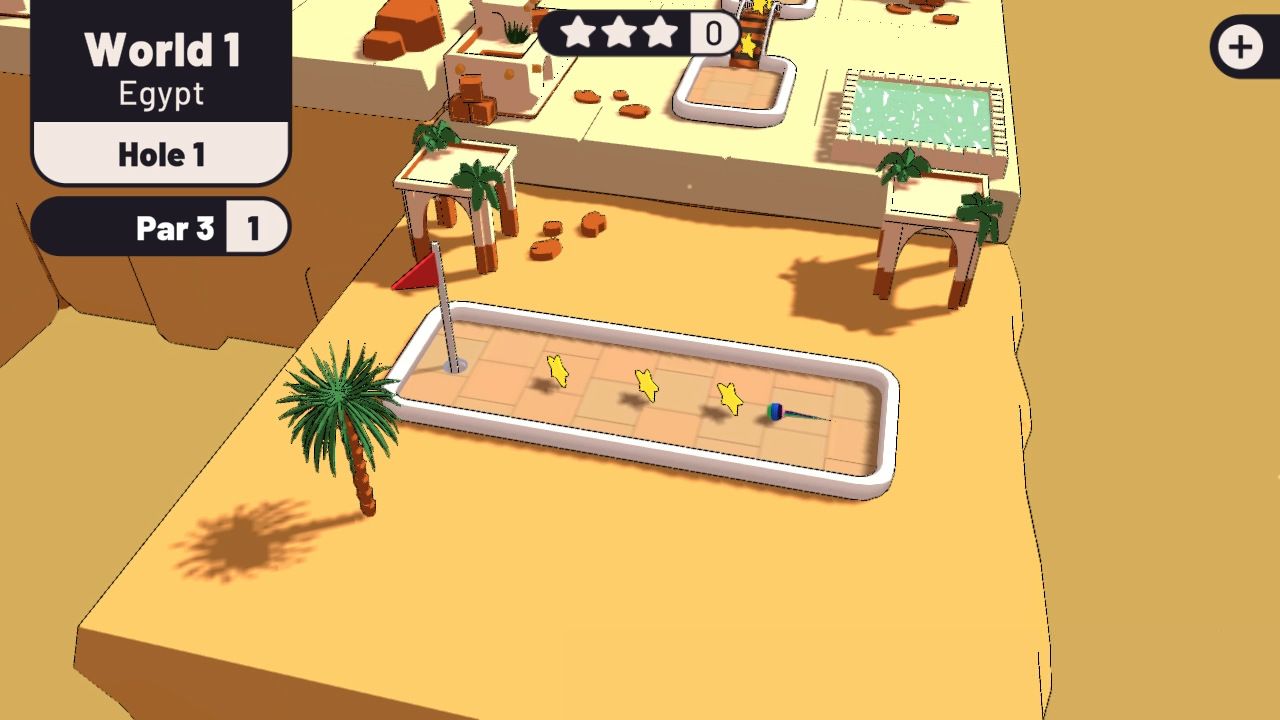Select the Hole 1 label
Screen dimensions: 1280x720
pos(160,154)
